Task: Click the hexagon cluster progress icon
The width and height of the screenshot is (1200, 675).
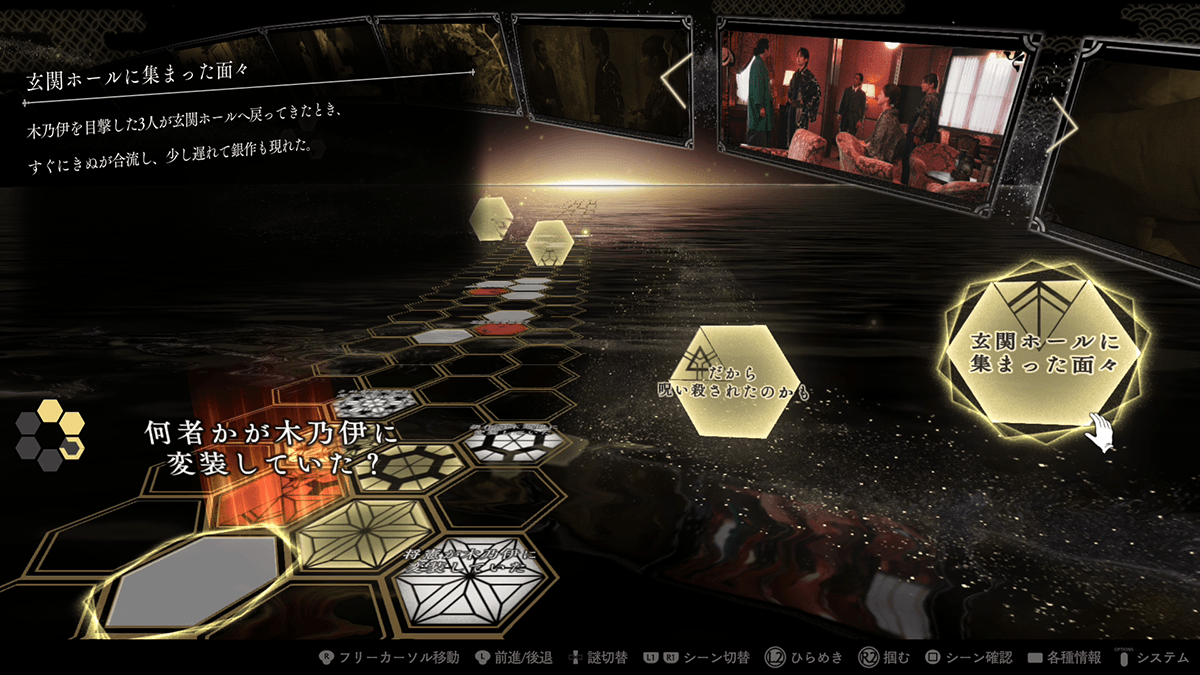Action: 51,435
